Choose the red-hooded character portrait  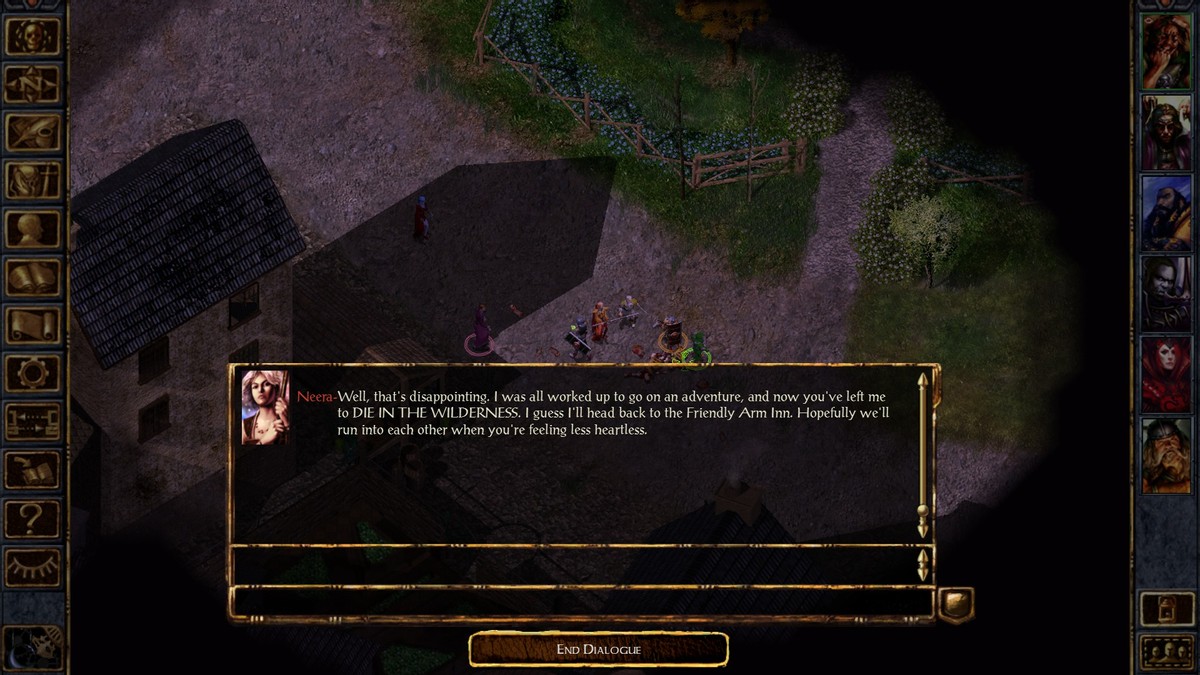(x=1166, y=373)
